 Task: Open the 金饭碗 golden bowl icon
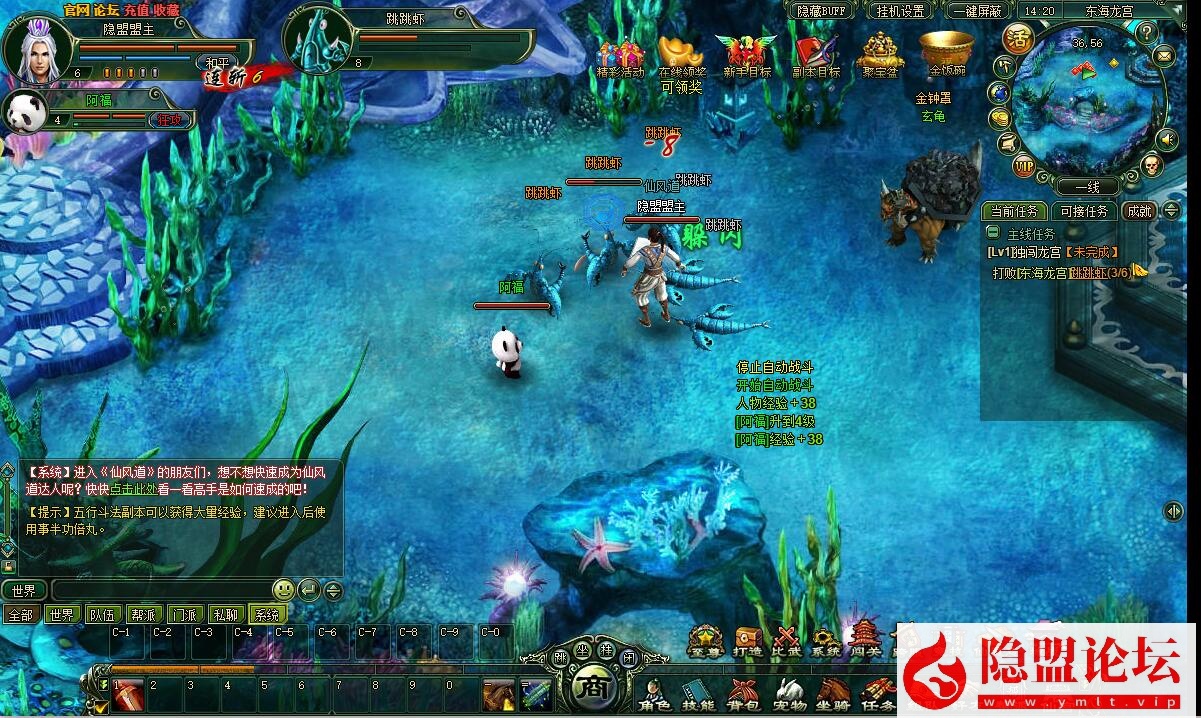coord(946,52)
